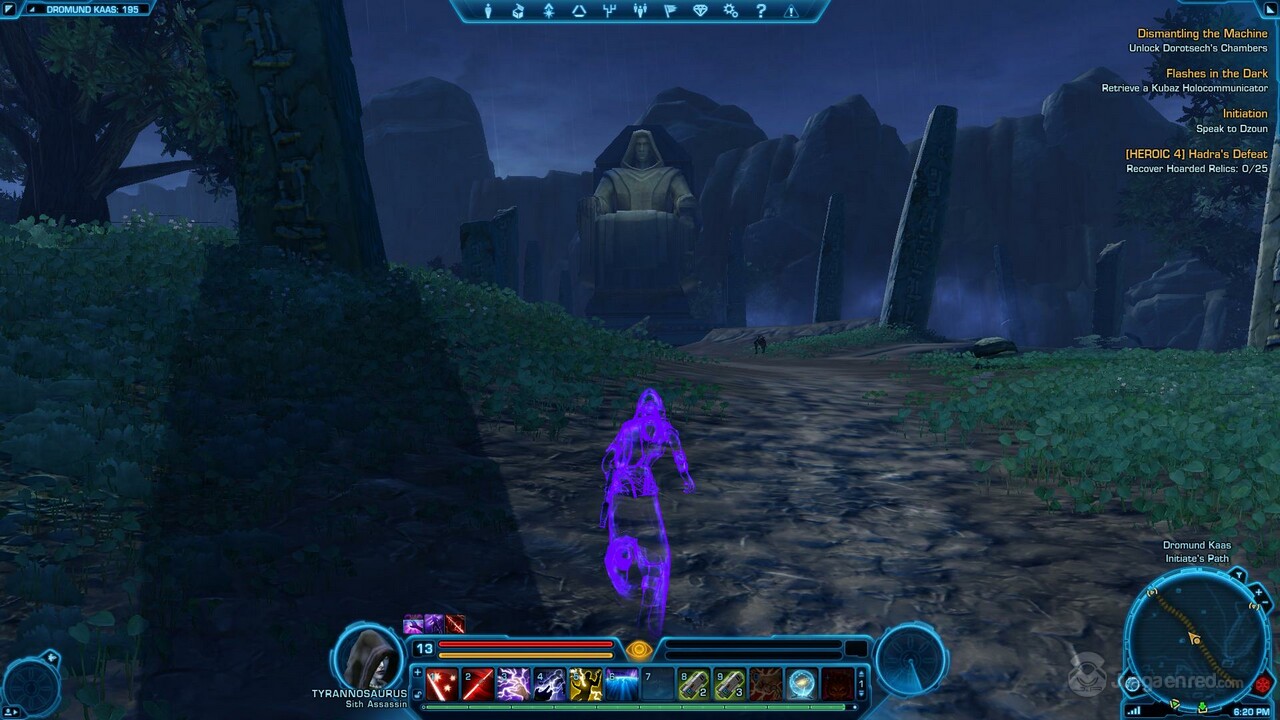Toggle the green loot indicator below minimap
The height and width of the screenshot is (720, 1280).
(1202, 705)
